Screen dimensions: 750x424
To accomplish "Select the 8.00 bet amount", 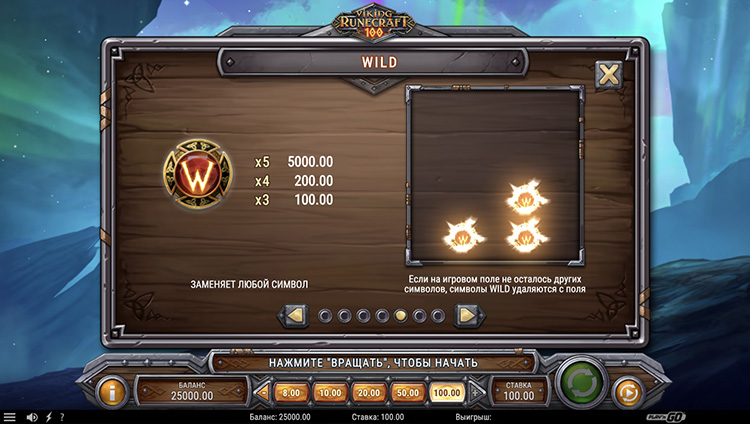I will tap(289, 393).
